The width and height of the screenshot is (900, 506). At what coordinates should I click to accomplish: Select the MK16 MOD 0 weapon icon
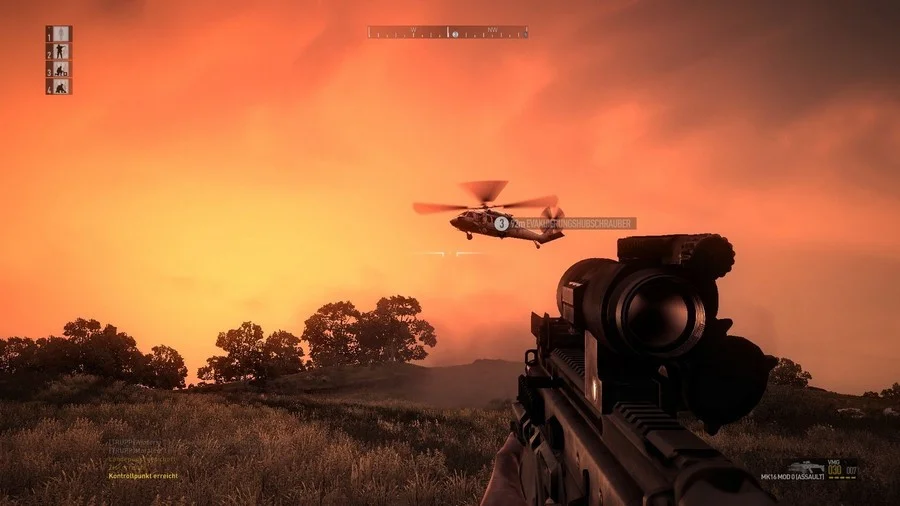point(805,466)
